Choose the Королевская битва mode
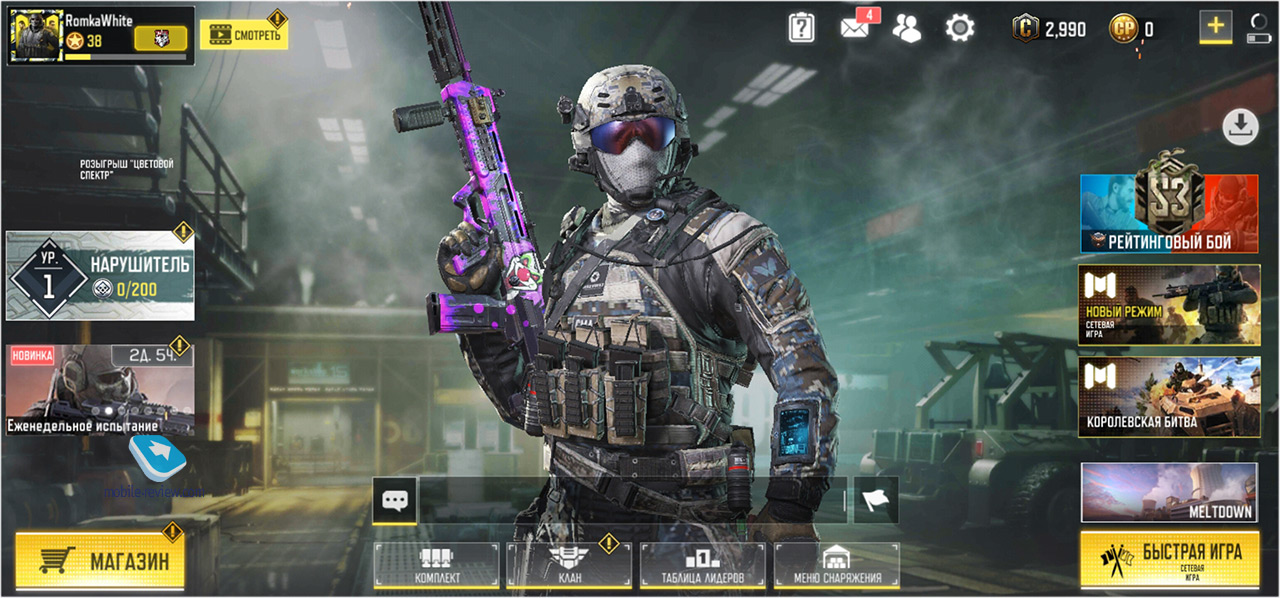Image resolution: width=1280 pixels, height=598 pixels. click(x=1169, y=397)
